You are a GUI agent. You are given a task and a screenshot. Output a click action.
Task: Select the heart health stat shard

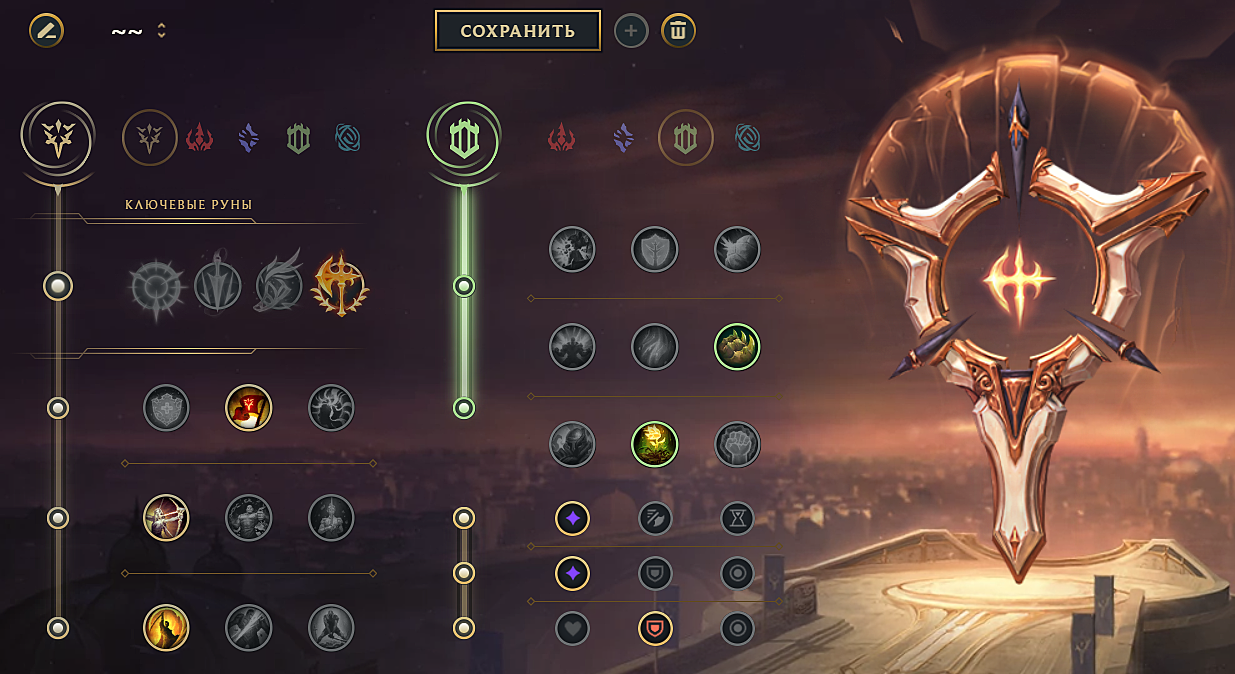tap(573, 628)
